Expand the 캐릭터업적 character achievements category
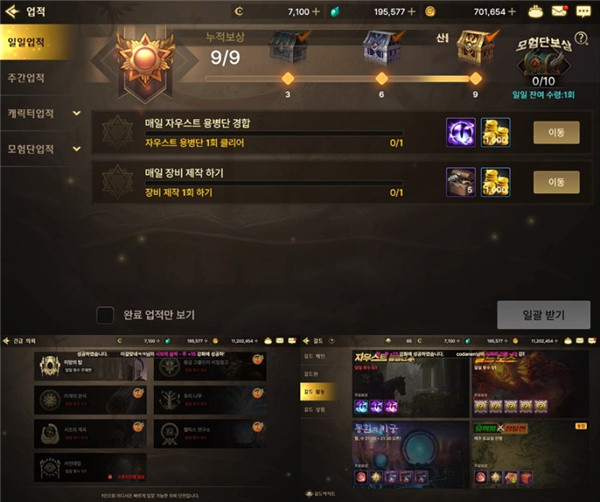Screen dimensions: 600x502 pyautogui.click(x=42, y=113)
